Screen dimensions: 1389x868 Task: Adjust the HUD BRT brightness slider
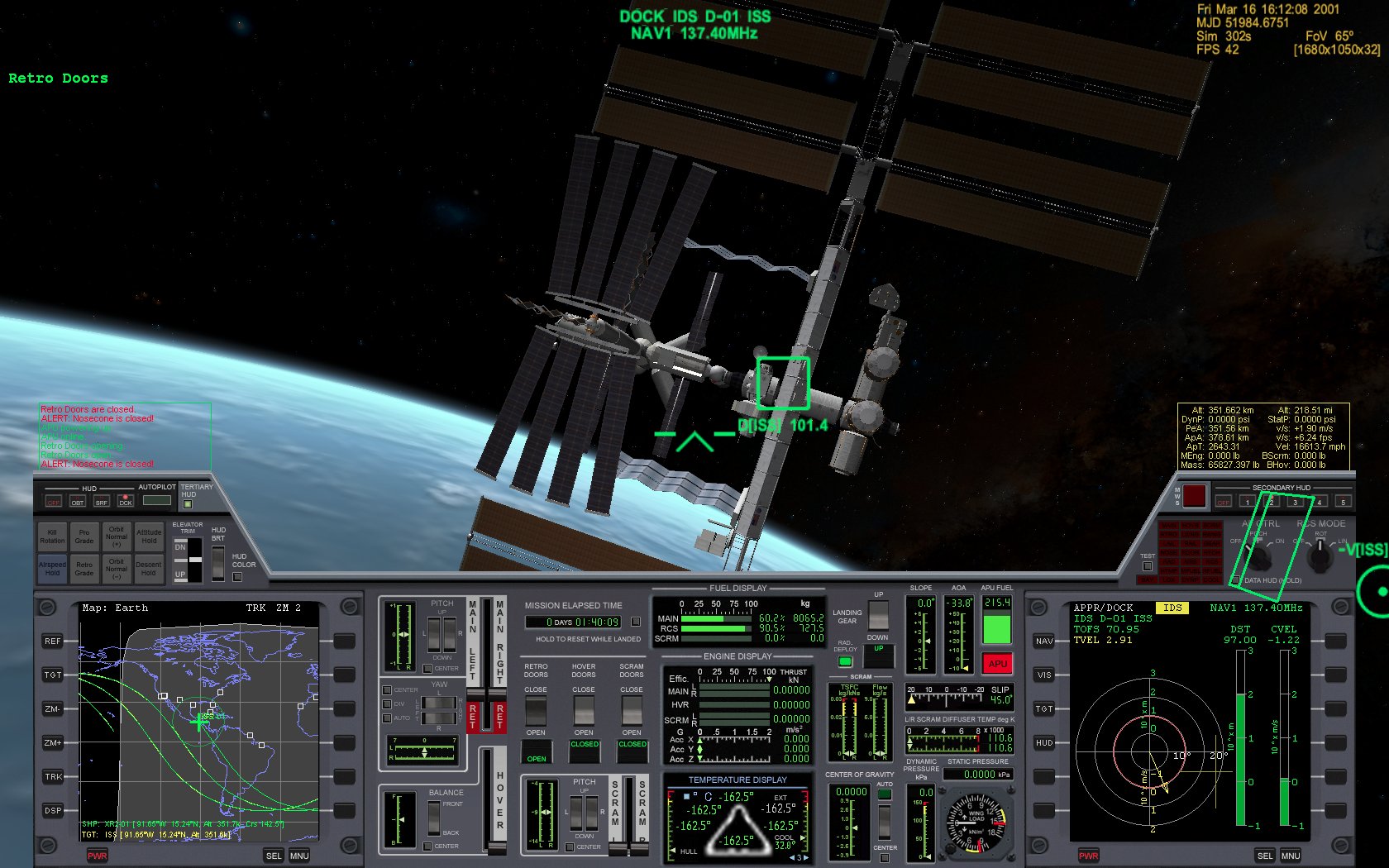(x=218, y=562)
